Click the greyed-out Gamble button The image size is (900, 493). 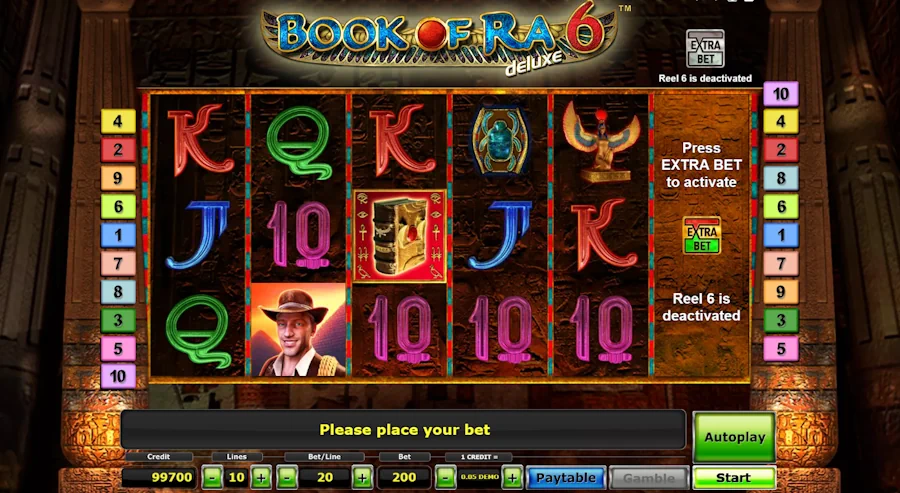pyautogui.click(x=648, y=477)
